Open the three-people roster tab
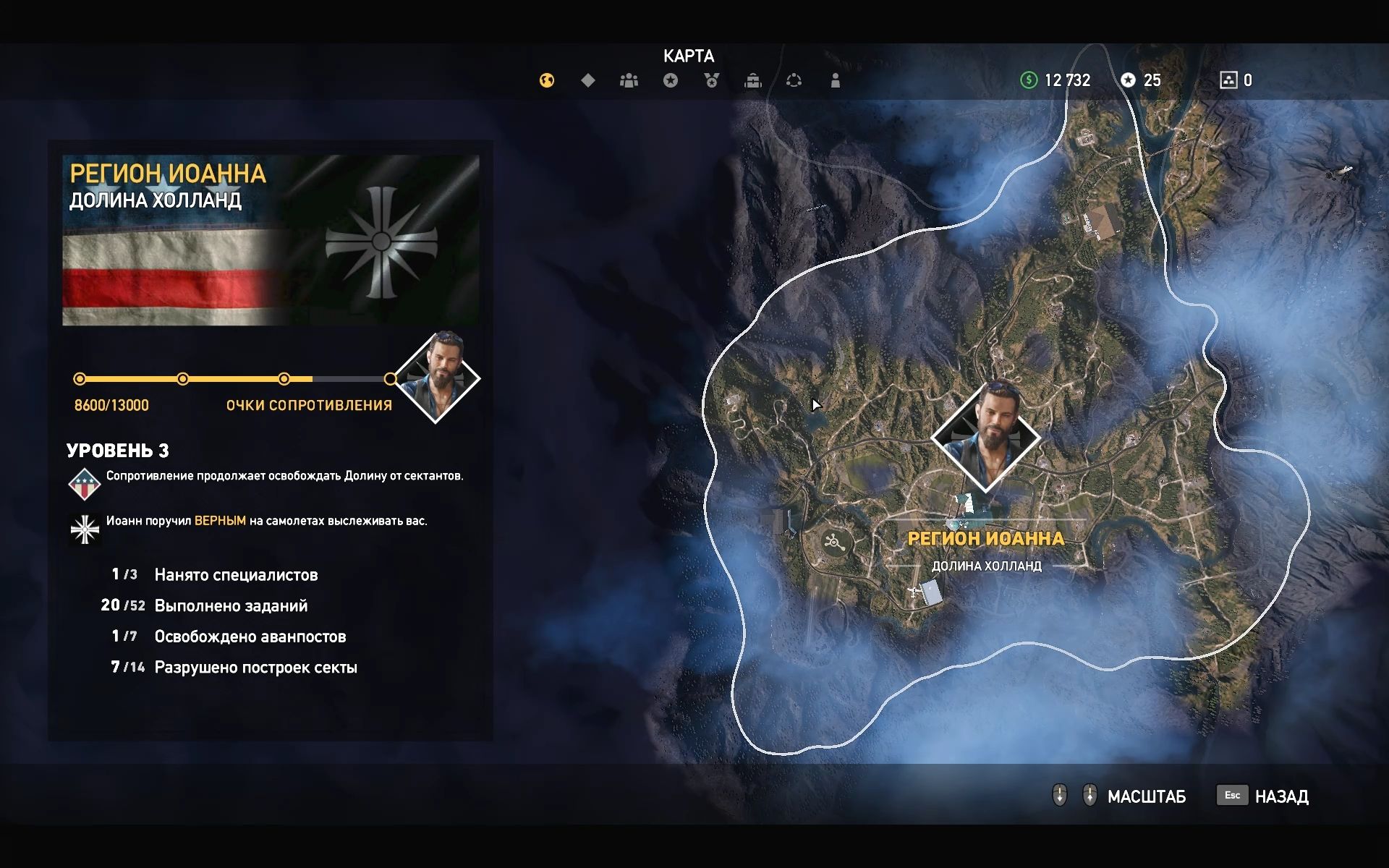 (629, 80)
